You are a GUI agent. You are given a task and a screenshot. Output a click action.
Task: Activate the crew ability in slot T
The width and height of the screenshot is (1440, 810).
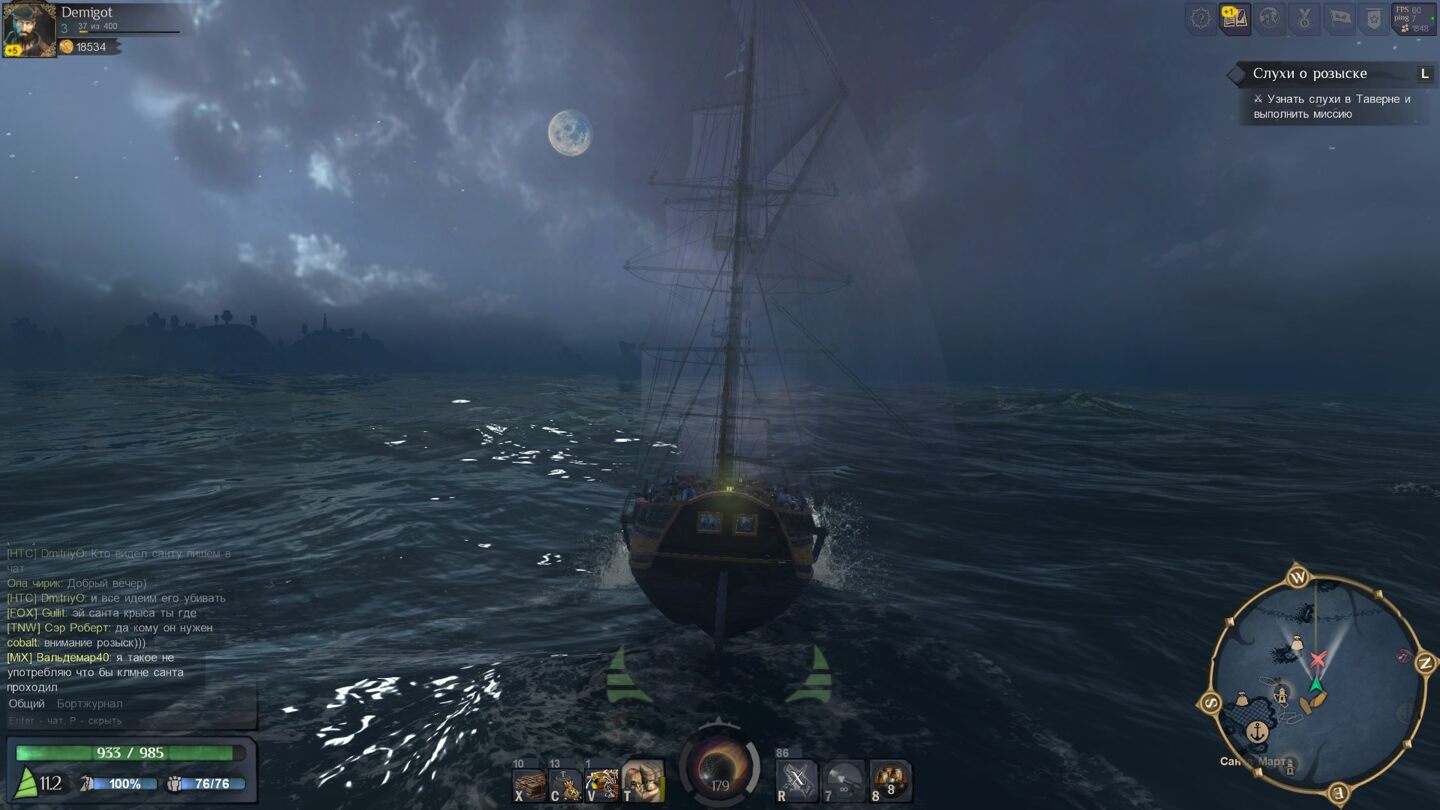click(641, 781)
